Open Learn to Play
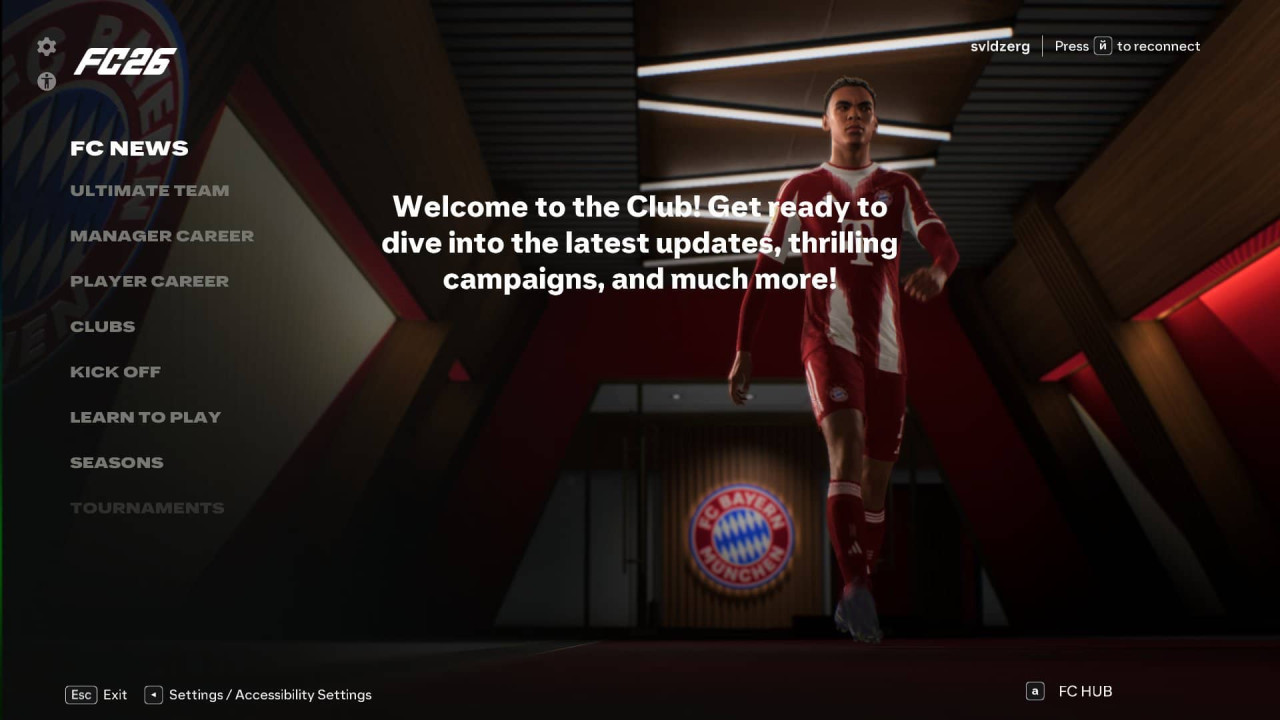This screenshot has height=720, width=1280. pos(145,418)
